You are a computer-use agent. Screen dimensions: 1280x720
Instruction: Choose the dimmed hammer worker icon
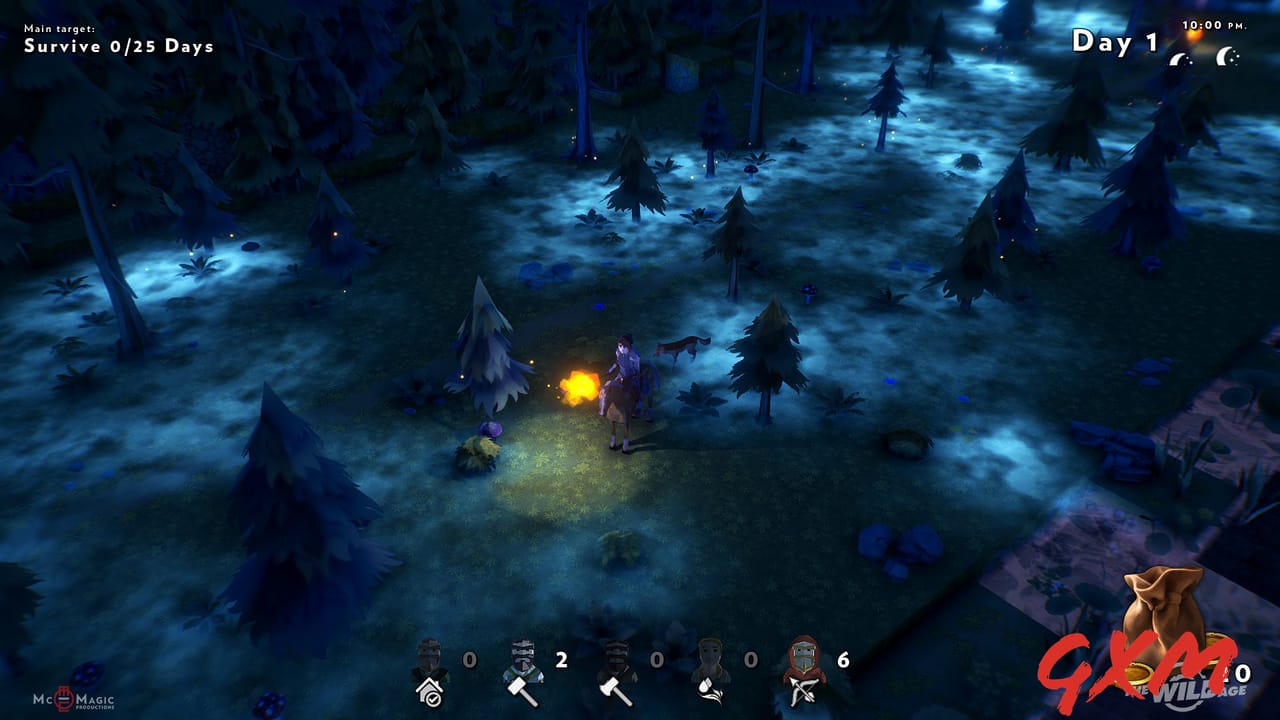click(616, 672)
